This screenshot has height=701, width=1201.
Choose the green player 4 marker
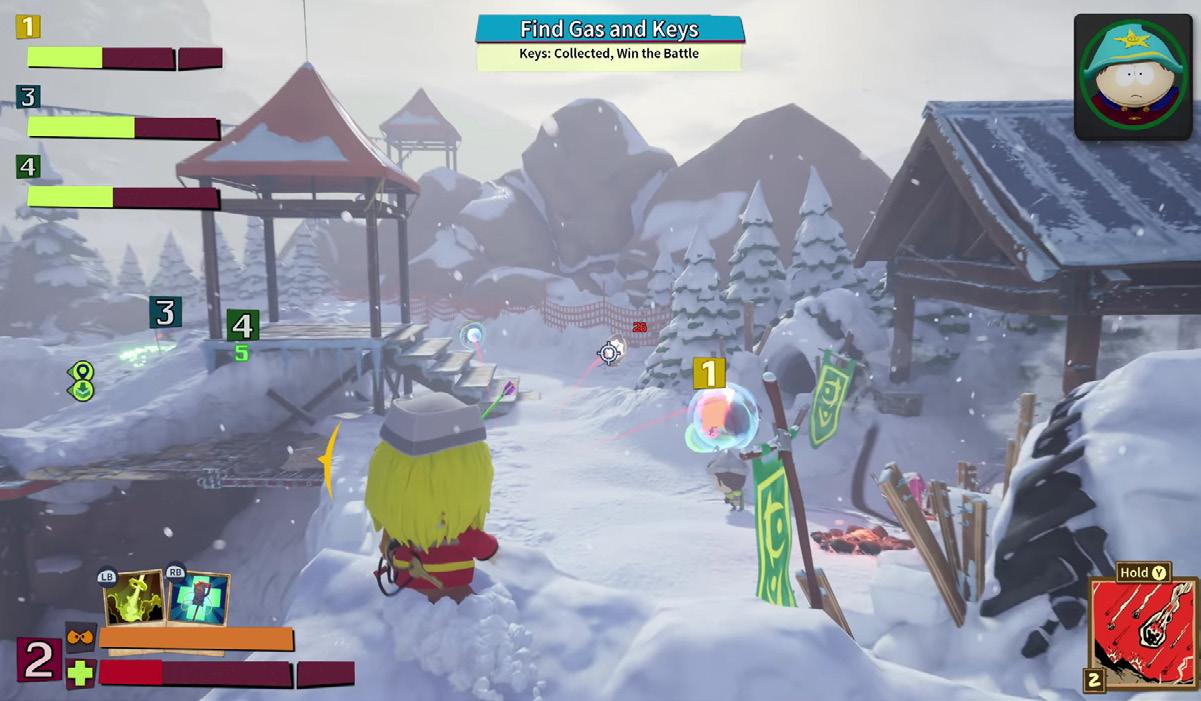(242, 325)
